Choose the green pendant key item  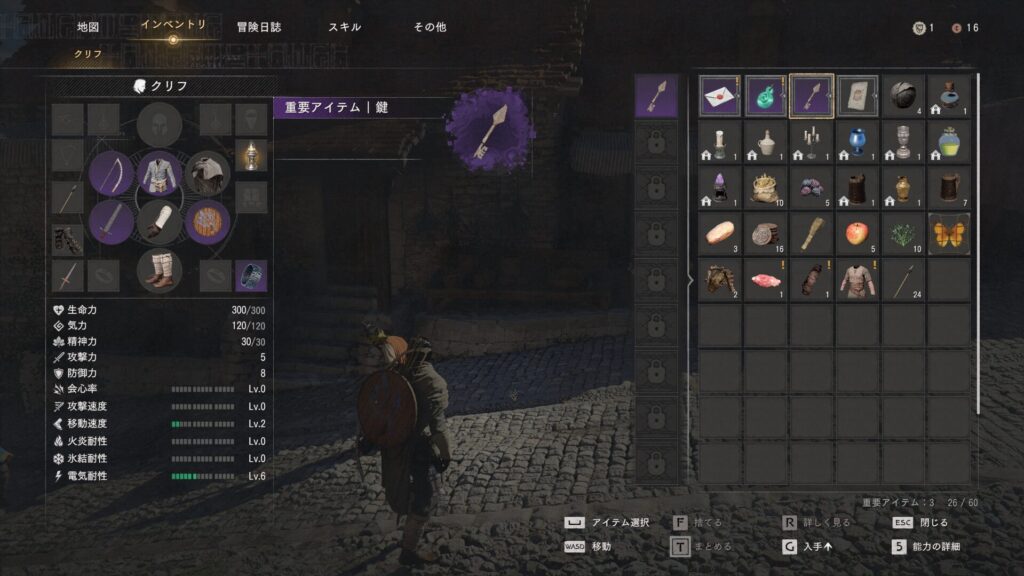[766, 96]
